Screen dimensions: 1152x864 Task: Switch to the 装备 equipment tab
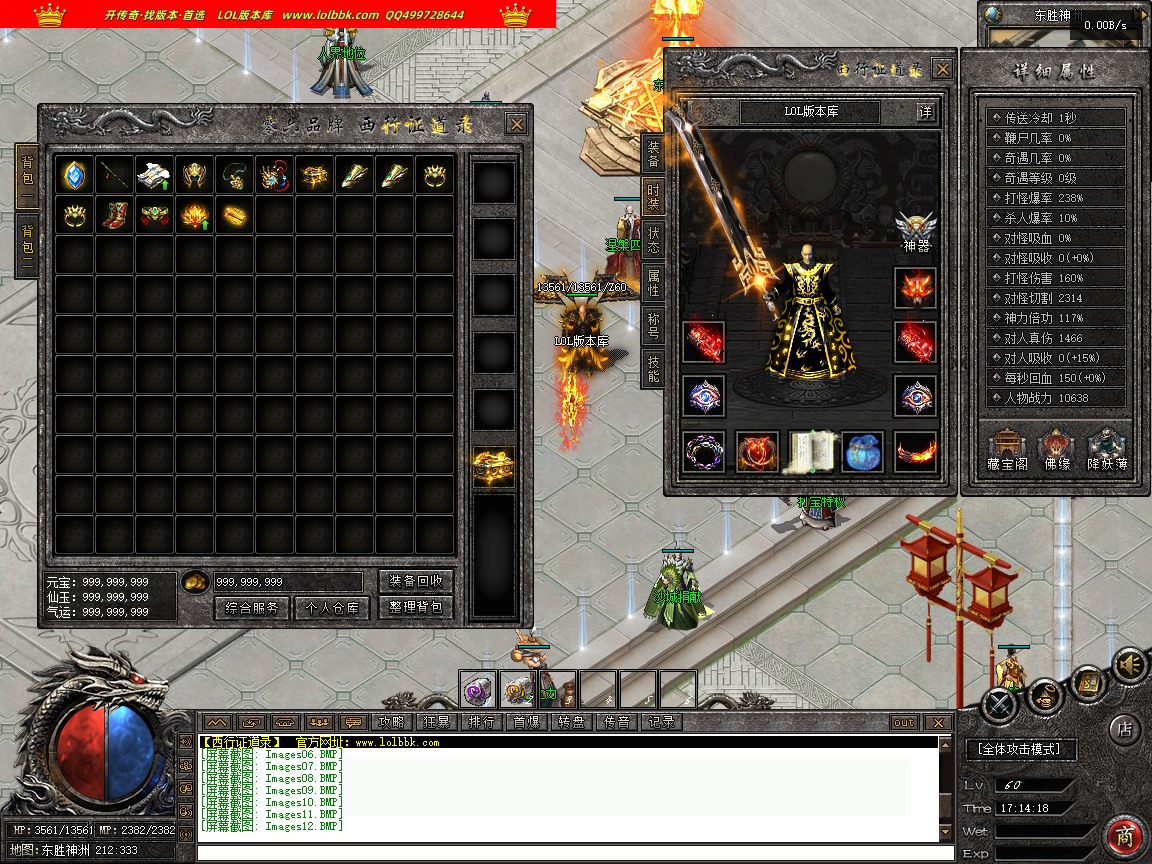pyautogui.click(x=653, y=152)
